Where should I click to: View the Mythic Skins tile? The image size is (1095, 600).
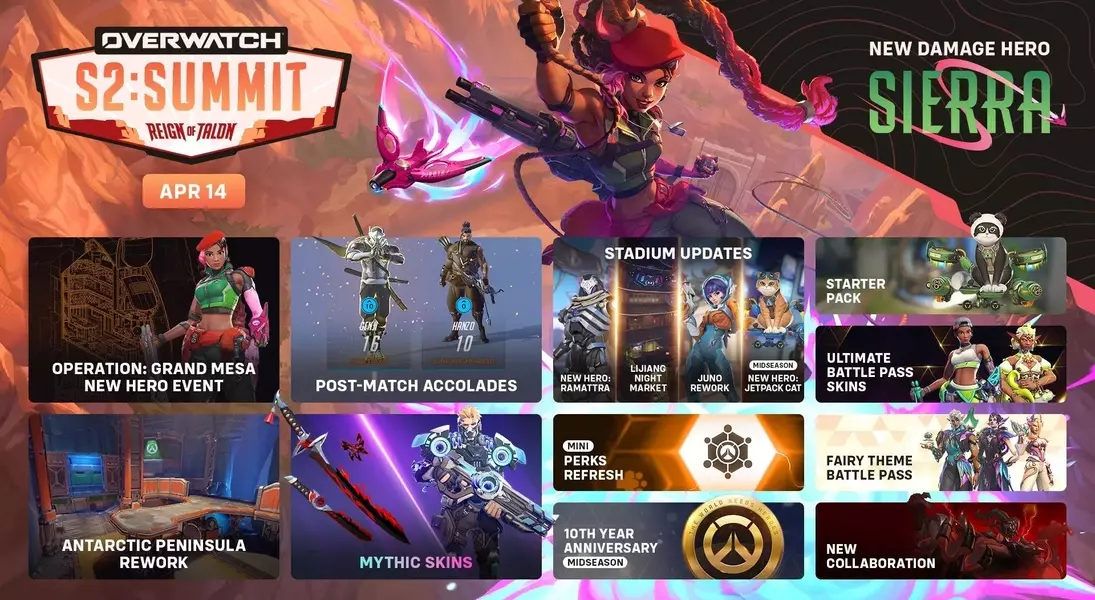click(416, 496)
